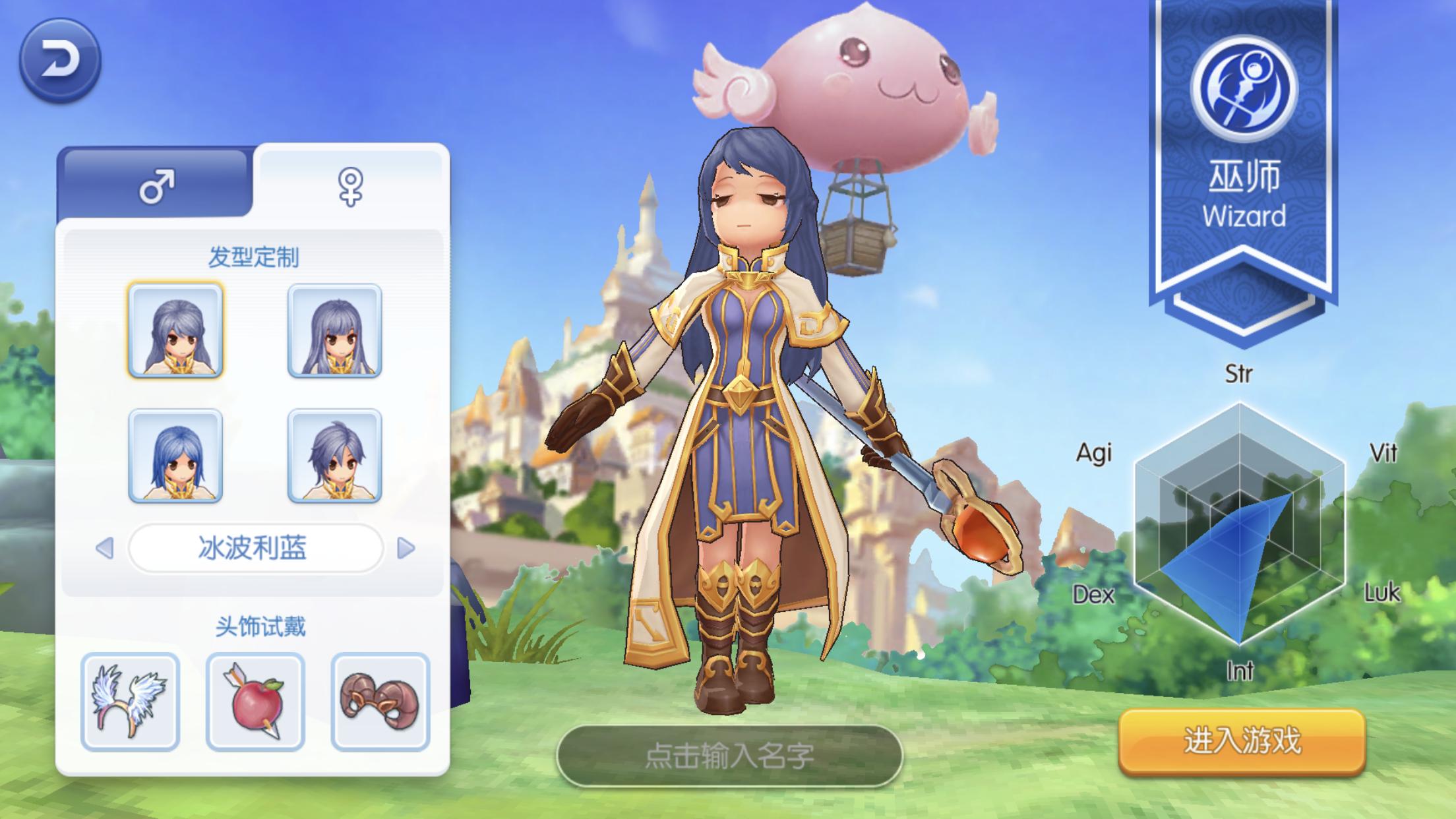
Task: Go to previous hair color with left arrow
Action: point(105,548)
